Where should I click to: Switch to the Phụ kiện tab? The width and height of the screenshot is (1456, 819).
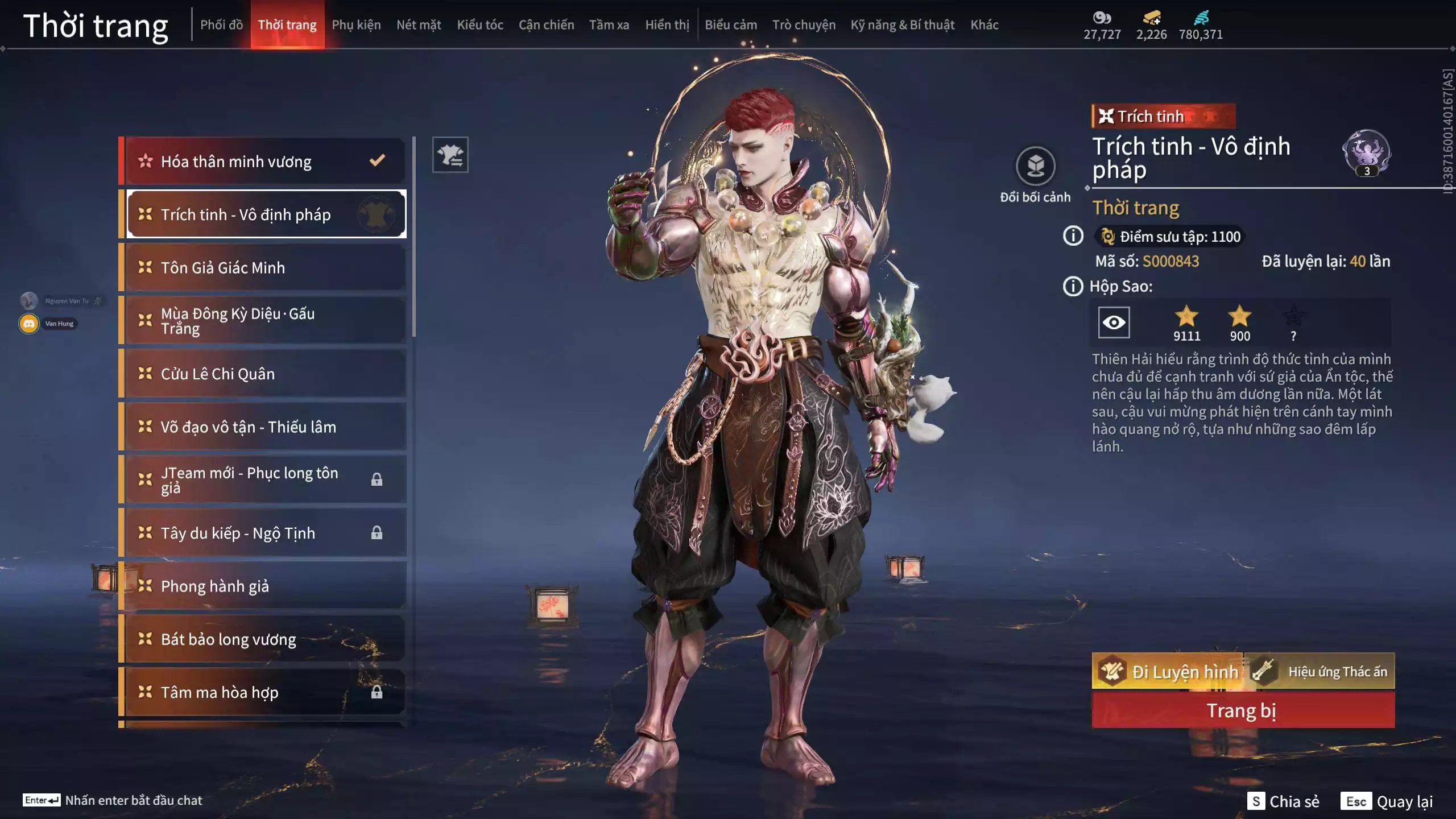tap(357, 25)
